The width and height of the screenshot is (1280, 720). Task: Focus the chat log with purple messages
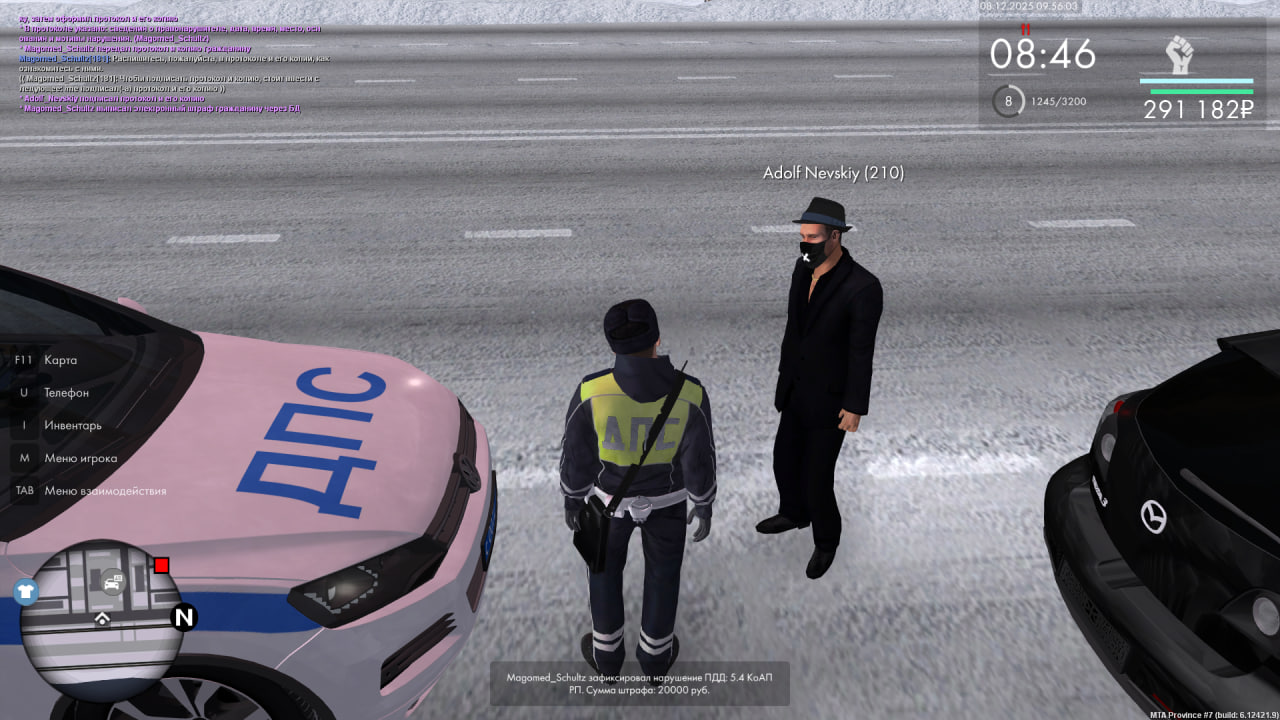[x=170, y=62]
